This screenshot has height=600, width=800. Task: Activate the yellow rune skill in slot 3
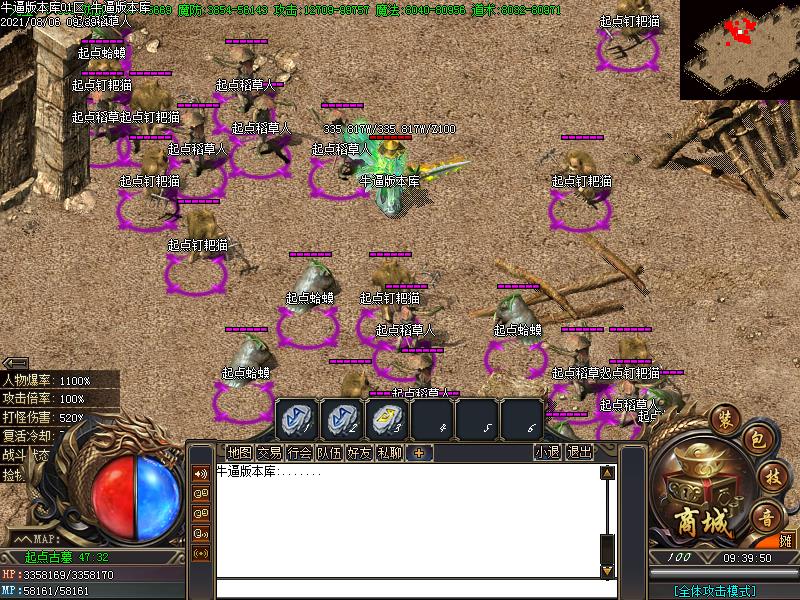coord(386,418)
